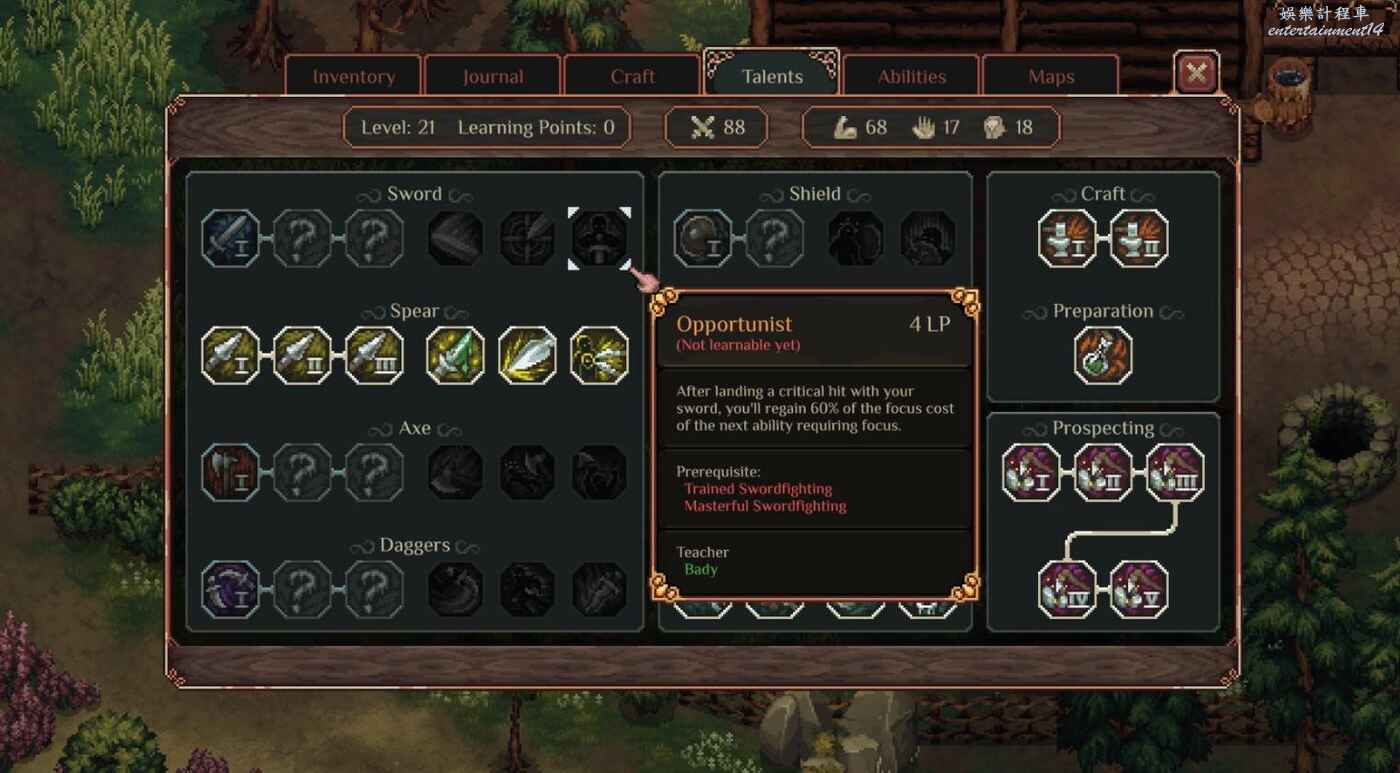Select the Preparation potion talent

[x=1103, y=355]
